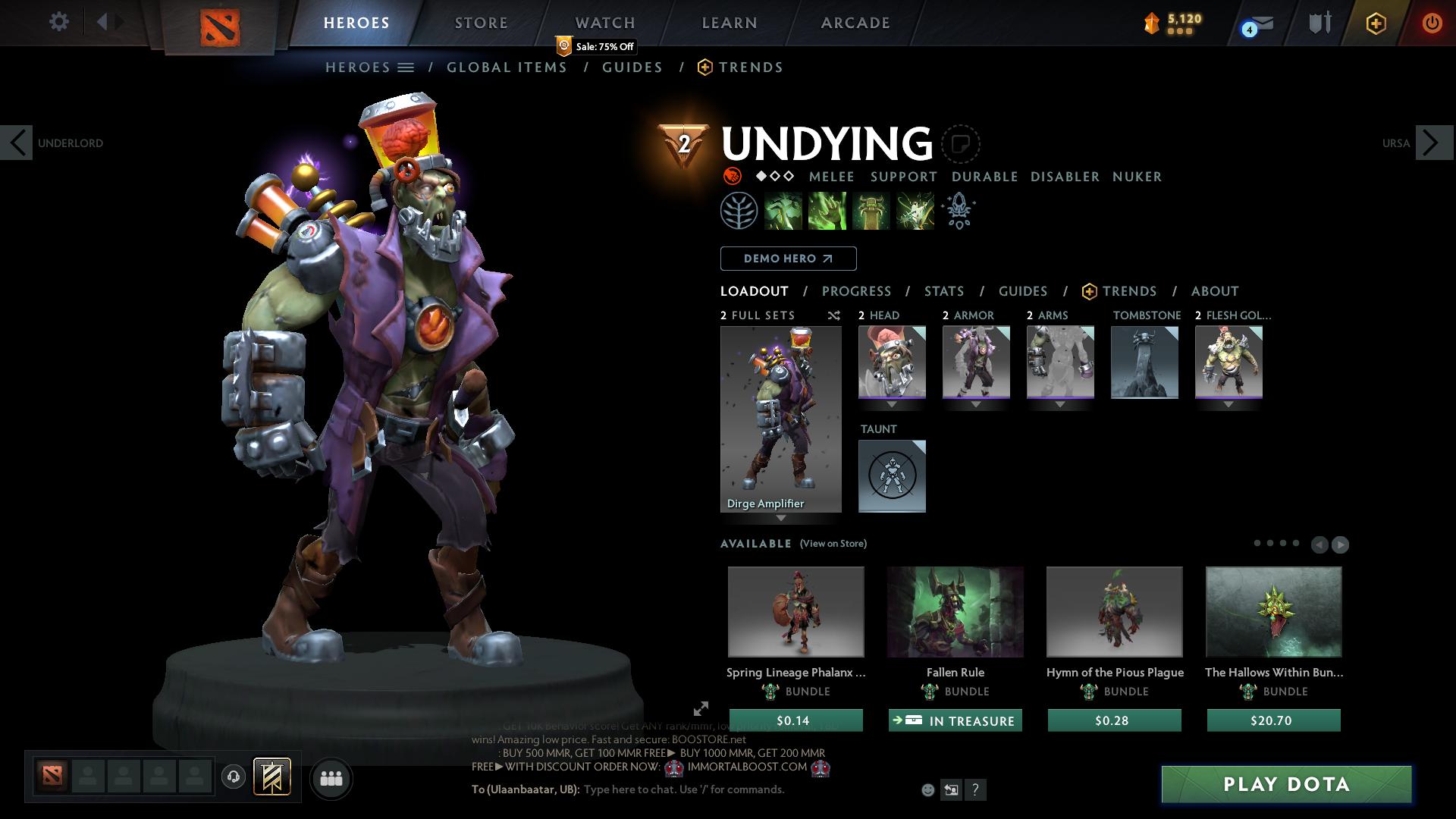This screenshot has height=819, width=1456.
Task: Open the emoticon picker in chat bar
Action: (928, 789)
